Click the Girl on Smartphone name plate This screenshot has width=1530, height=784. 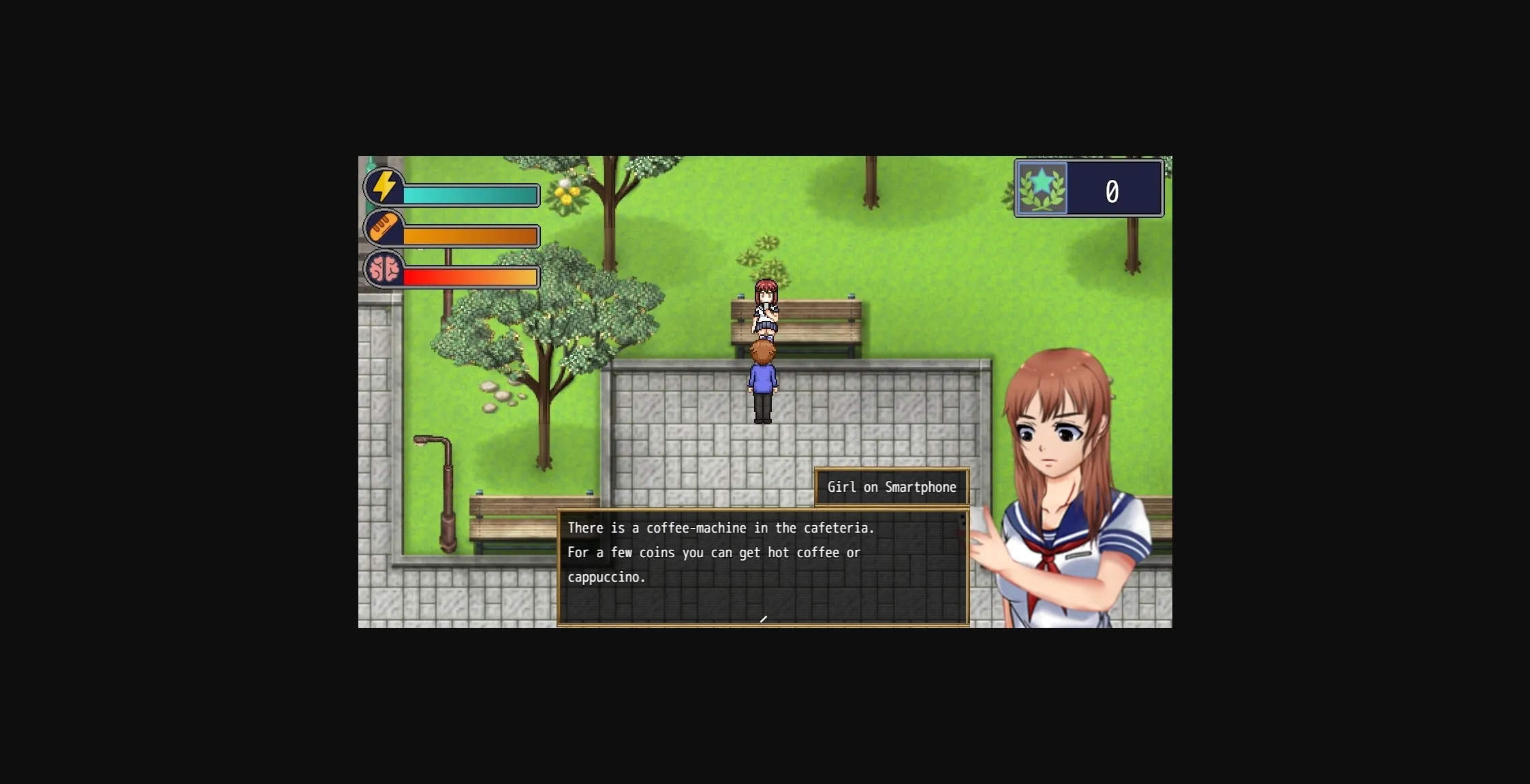[891, 487]
